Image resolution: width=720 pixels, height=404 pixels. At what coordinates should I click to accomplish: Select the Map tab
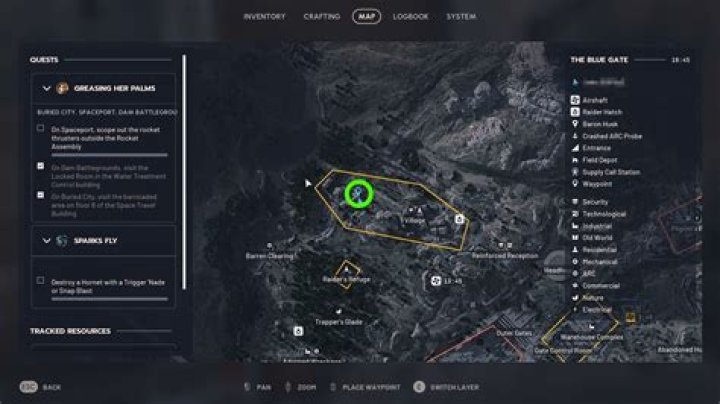click(x=366, y=16)
